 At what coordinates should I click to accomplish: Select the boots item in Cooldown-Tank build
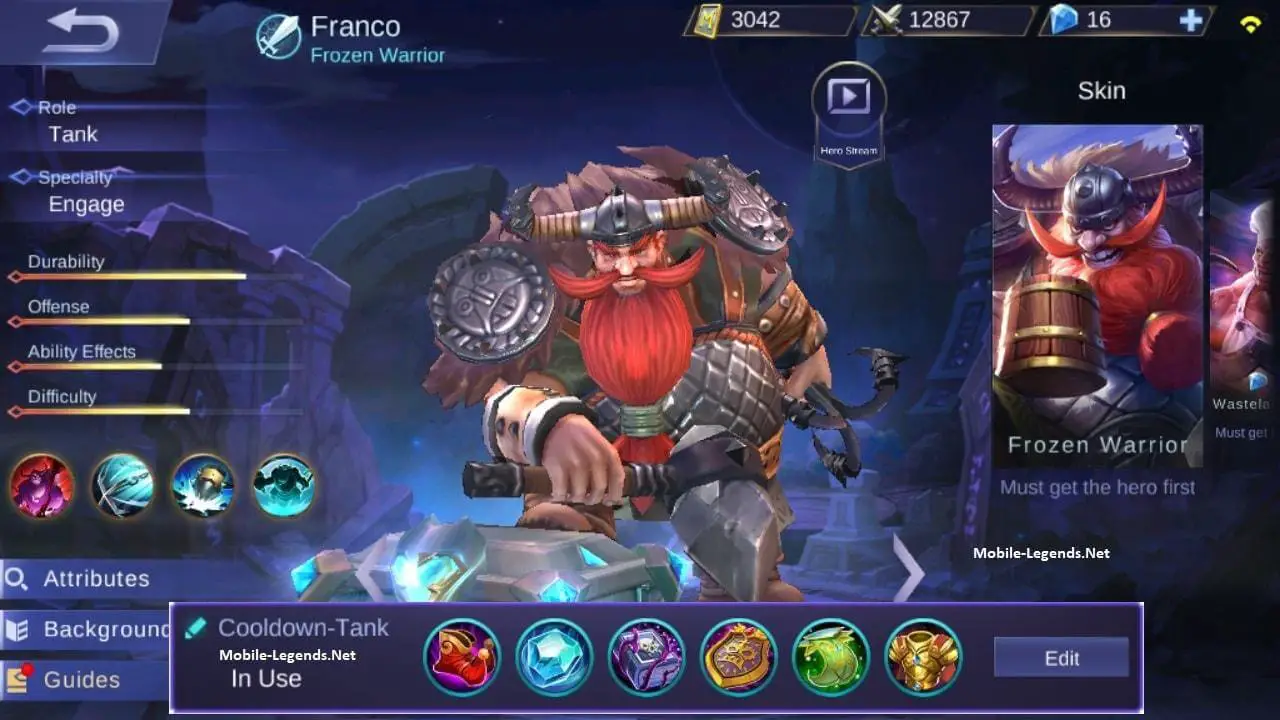pos(462,656)
